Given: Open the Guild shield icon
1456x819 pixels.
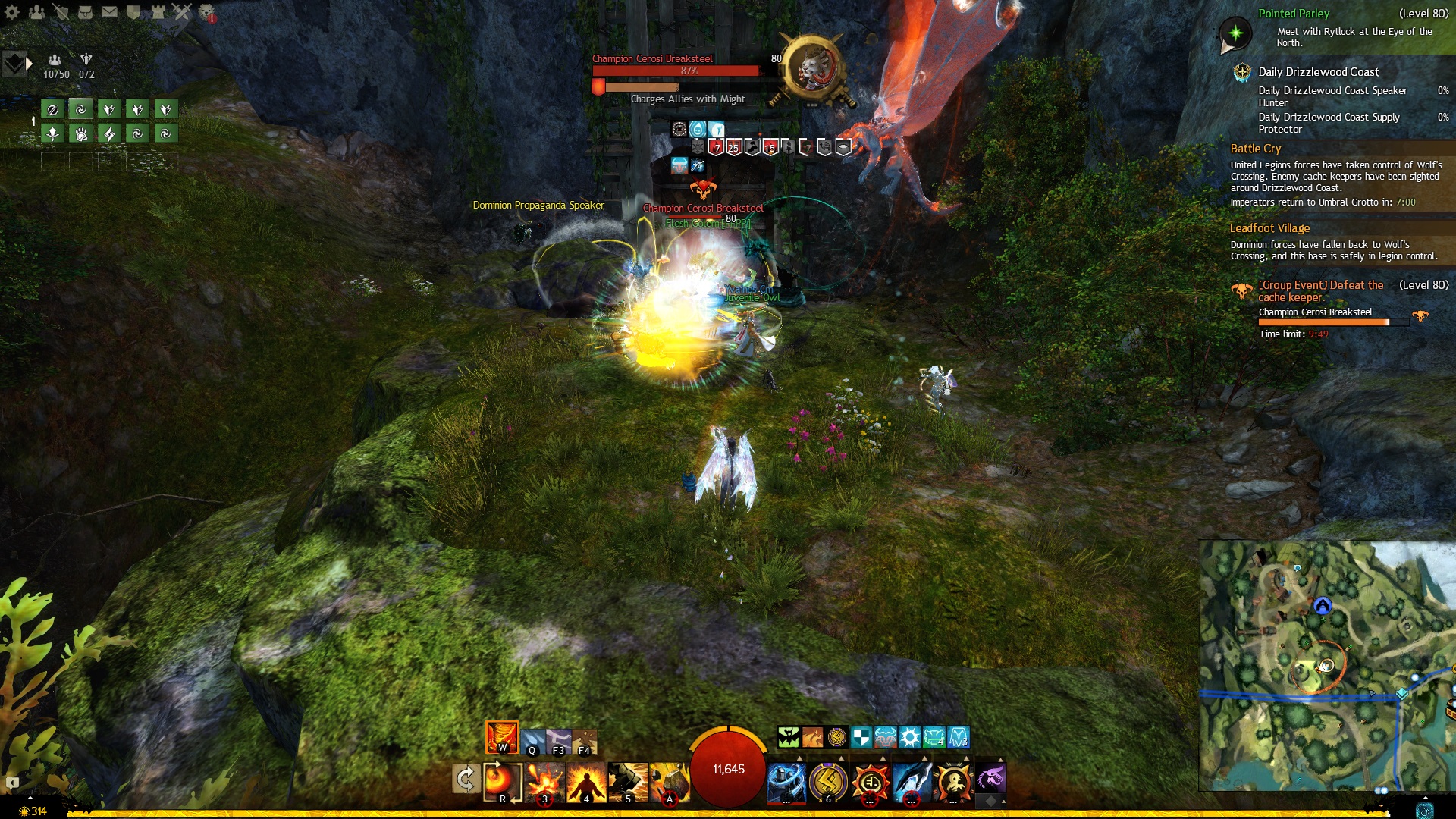Looking at the screenshot, I should (133, 11).
